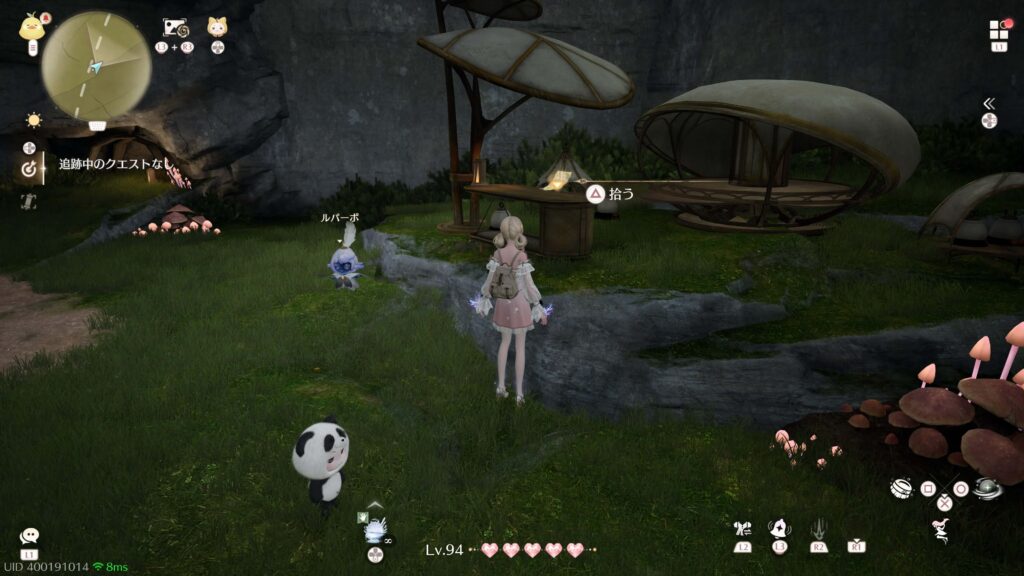Expand the collapsed side panel arrows

[989, 103]
